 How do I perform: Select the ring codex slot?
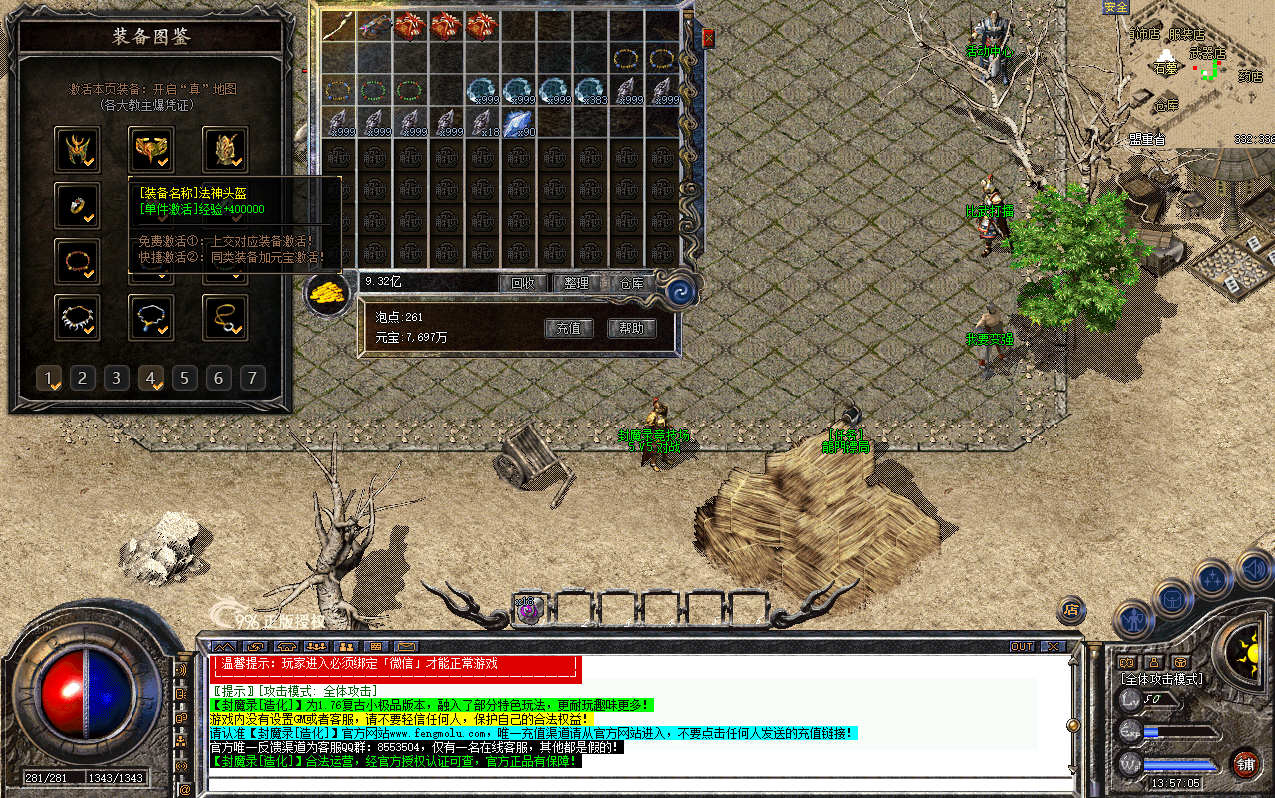pos(77,206)
